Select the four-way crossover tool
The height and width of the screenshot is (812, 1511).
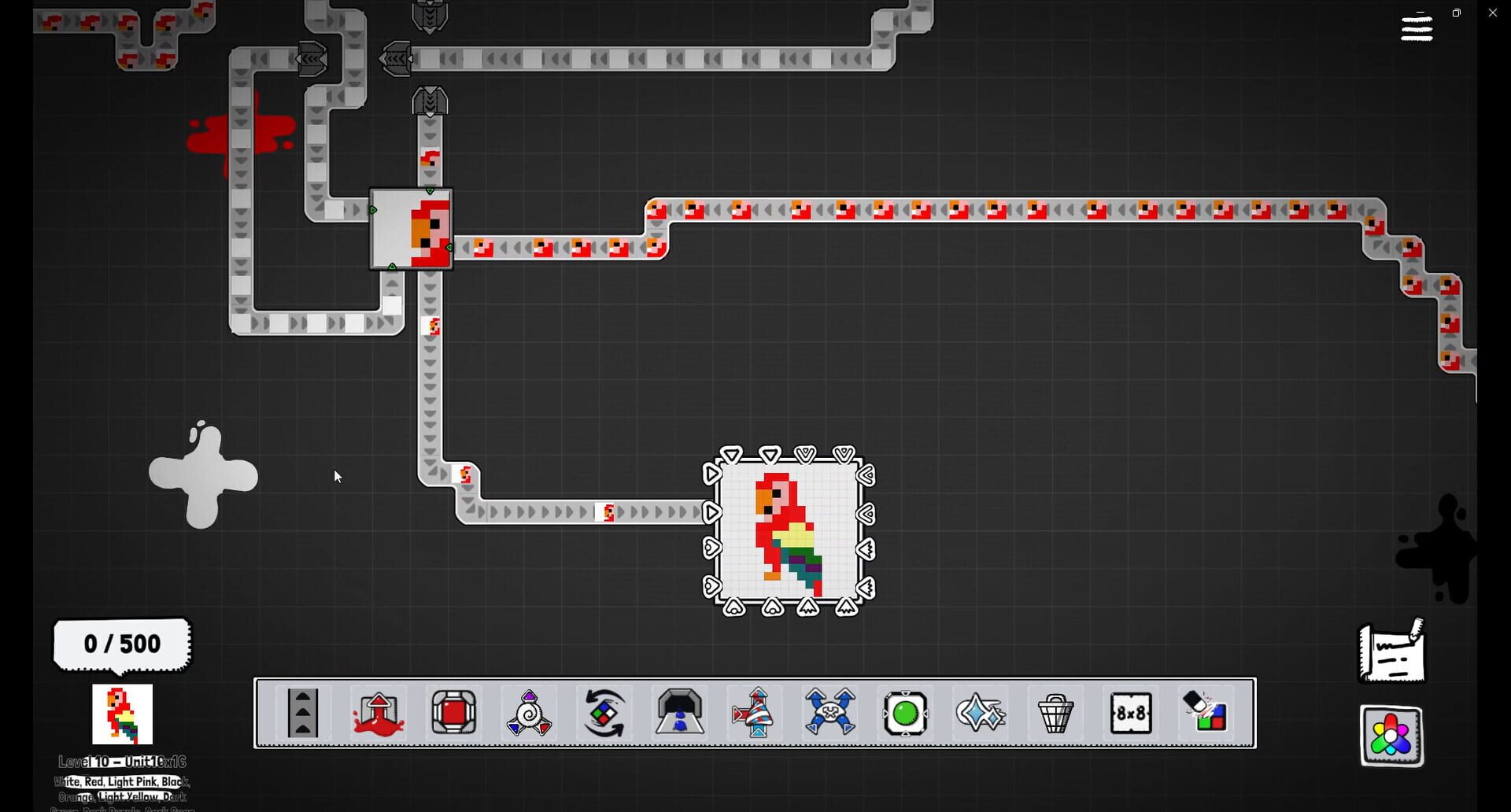point(829,714)
